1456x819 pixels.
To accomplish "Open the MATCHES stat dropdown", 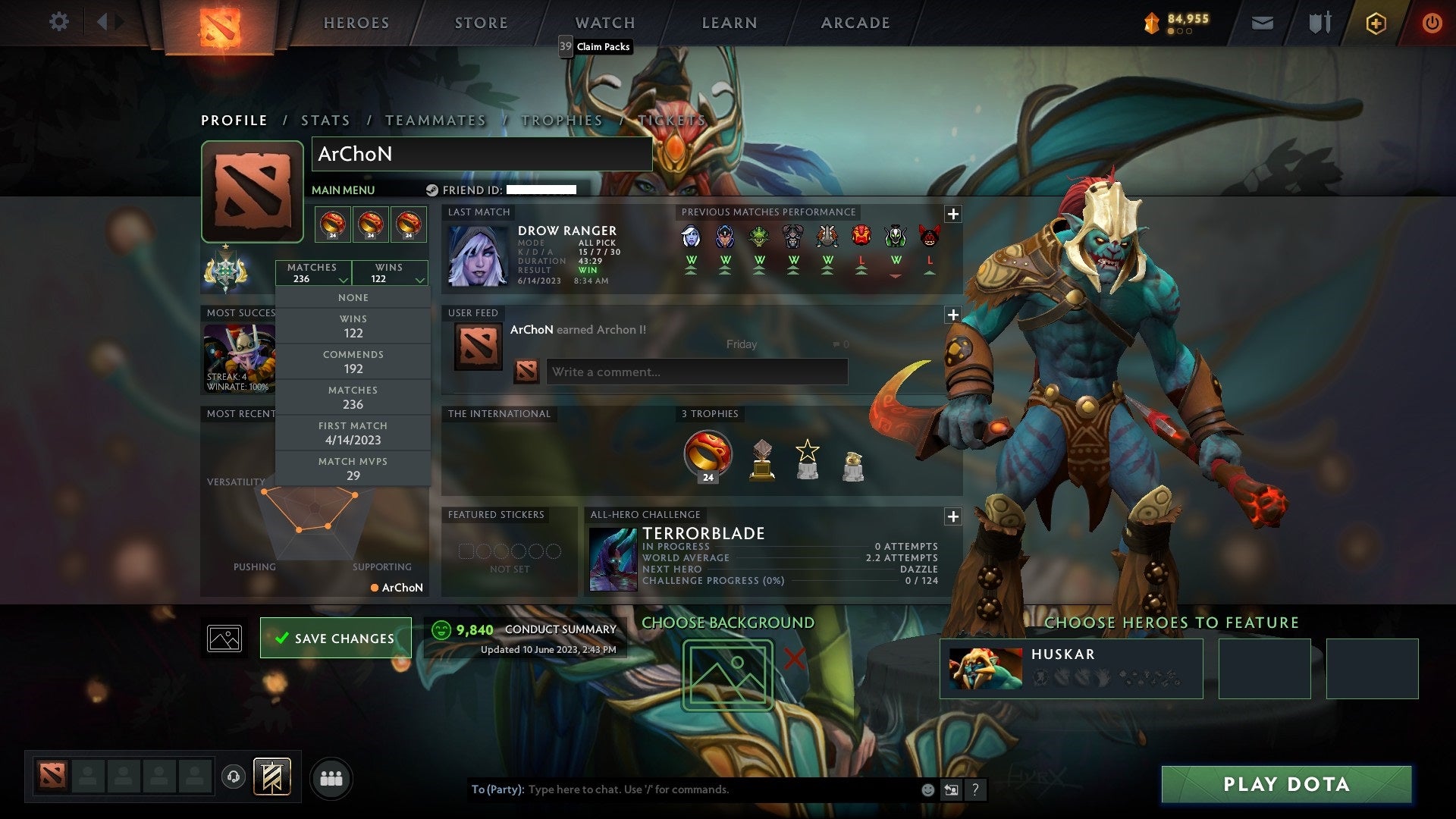I will tap(314, 272).
